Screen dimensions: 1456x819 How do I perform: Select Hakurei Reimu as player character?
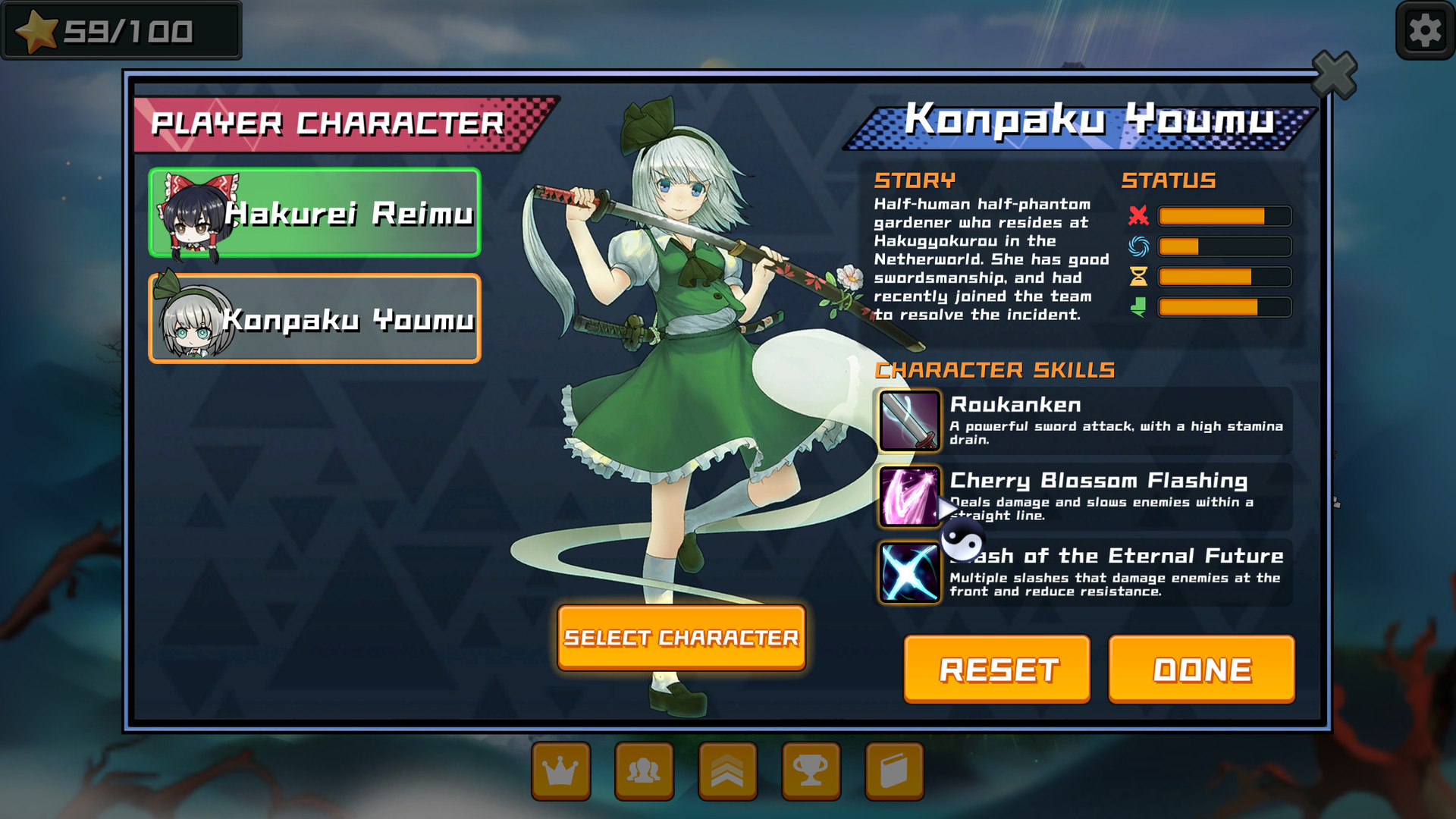(313, 213)
